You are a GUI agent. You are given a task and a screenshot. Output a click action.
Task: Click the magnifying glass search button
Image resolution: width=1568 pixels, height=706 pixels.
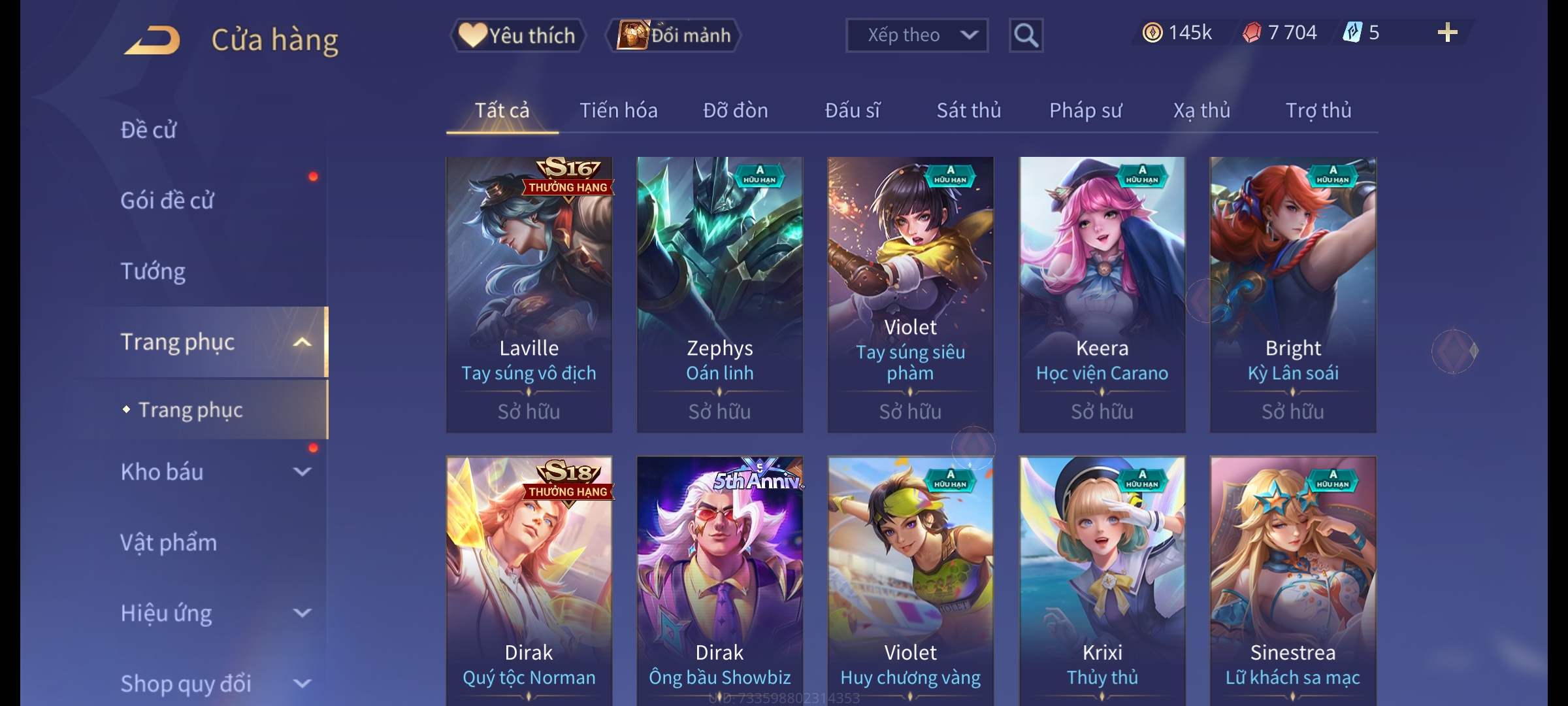[1026, 35]
